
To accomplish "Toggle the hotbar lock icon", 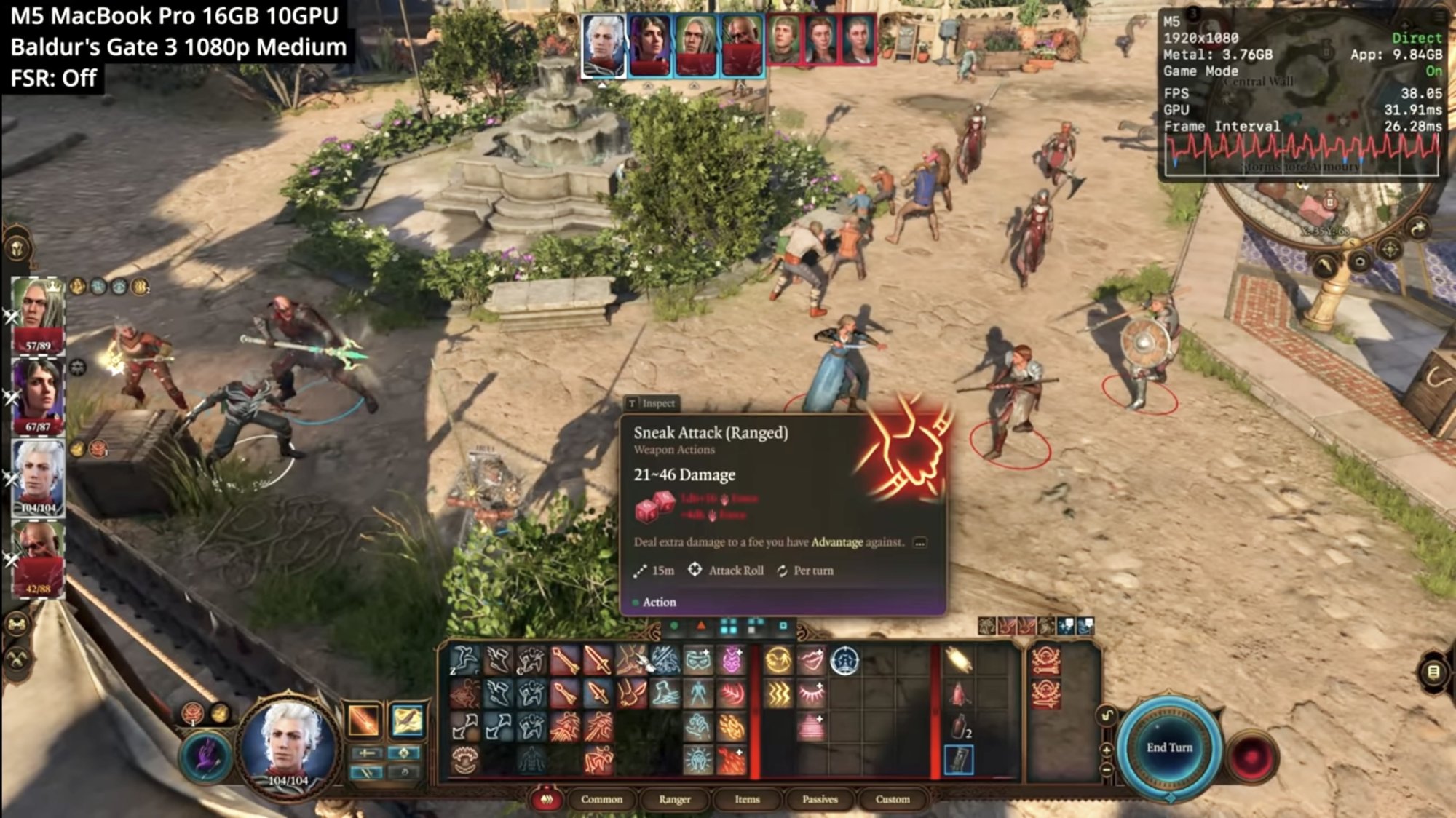I will pyautogui.click(x=1106, y=715).
